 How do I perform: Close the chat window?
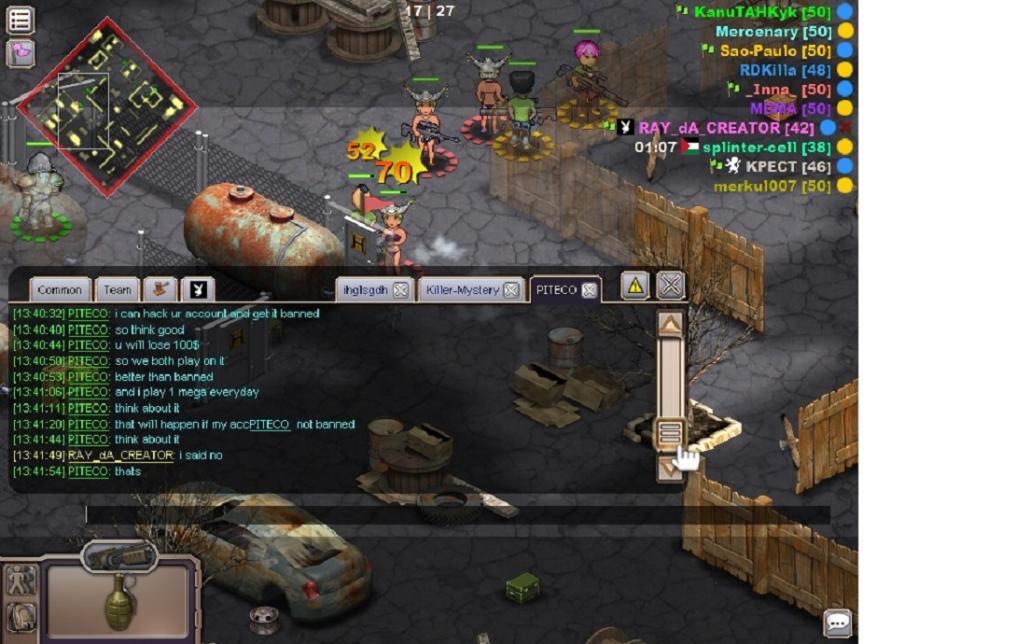[670, 285]
